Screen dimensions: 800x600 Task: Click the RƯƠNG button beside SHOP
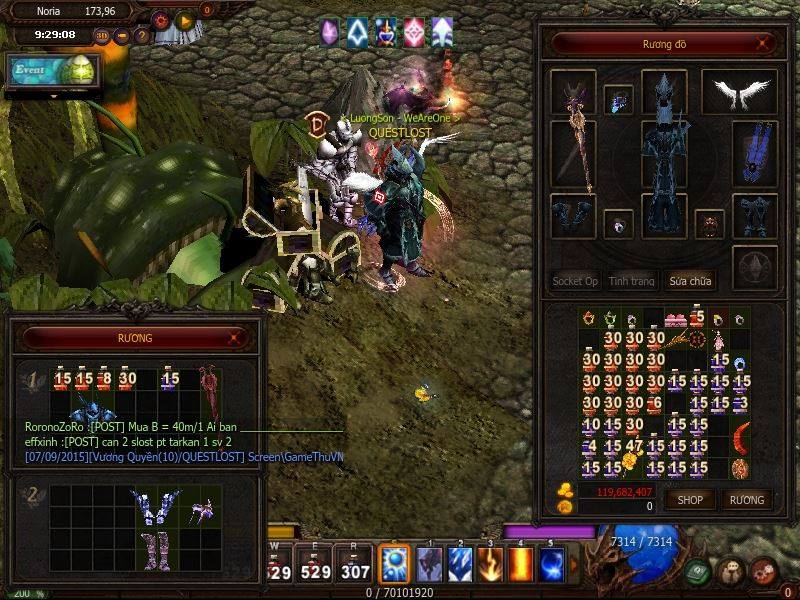746,499
